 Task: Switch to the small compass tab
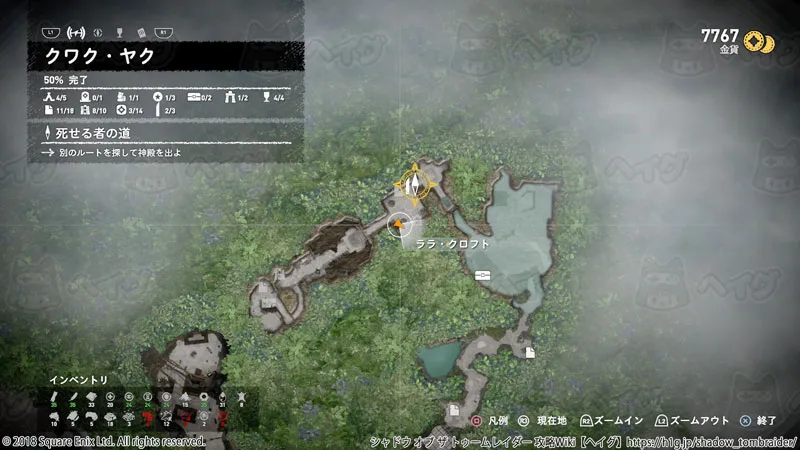[98, 32]
